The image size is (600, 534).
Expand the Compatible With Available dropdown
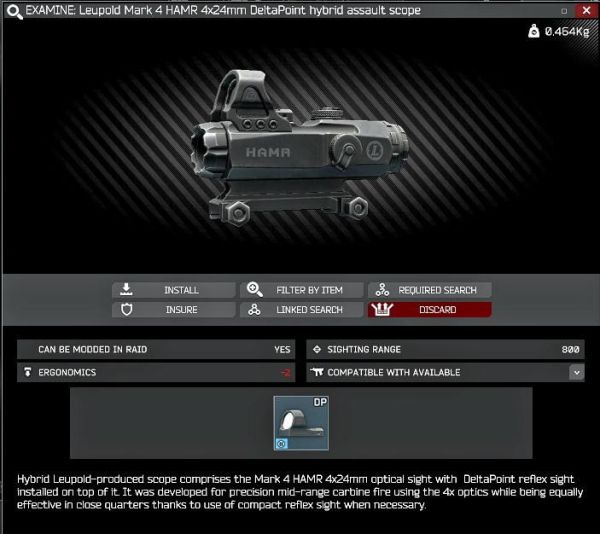coord(576,372)
